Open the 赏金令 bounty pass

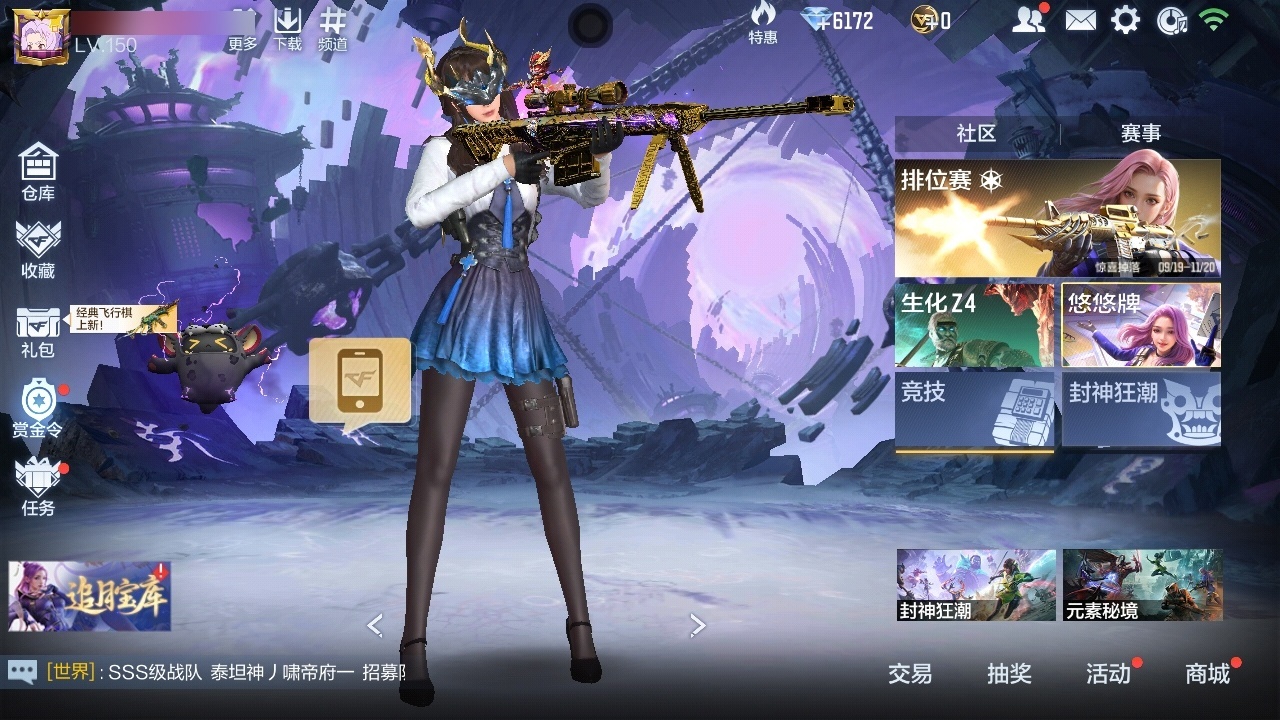click(38, 409)
